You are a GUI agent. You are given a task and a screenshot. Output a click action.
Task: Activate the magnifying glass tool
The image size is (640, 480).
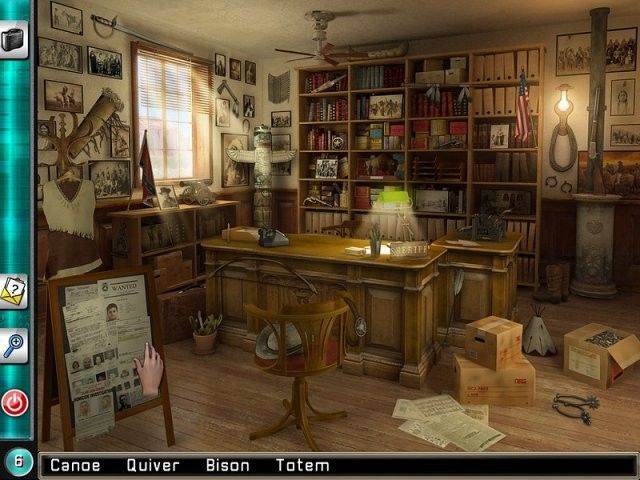13,345
